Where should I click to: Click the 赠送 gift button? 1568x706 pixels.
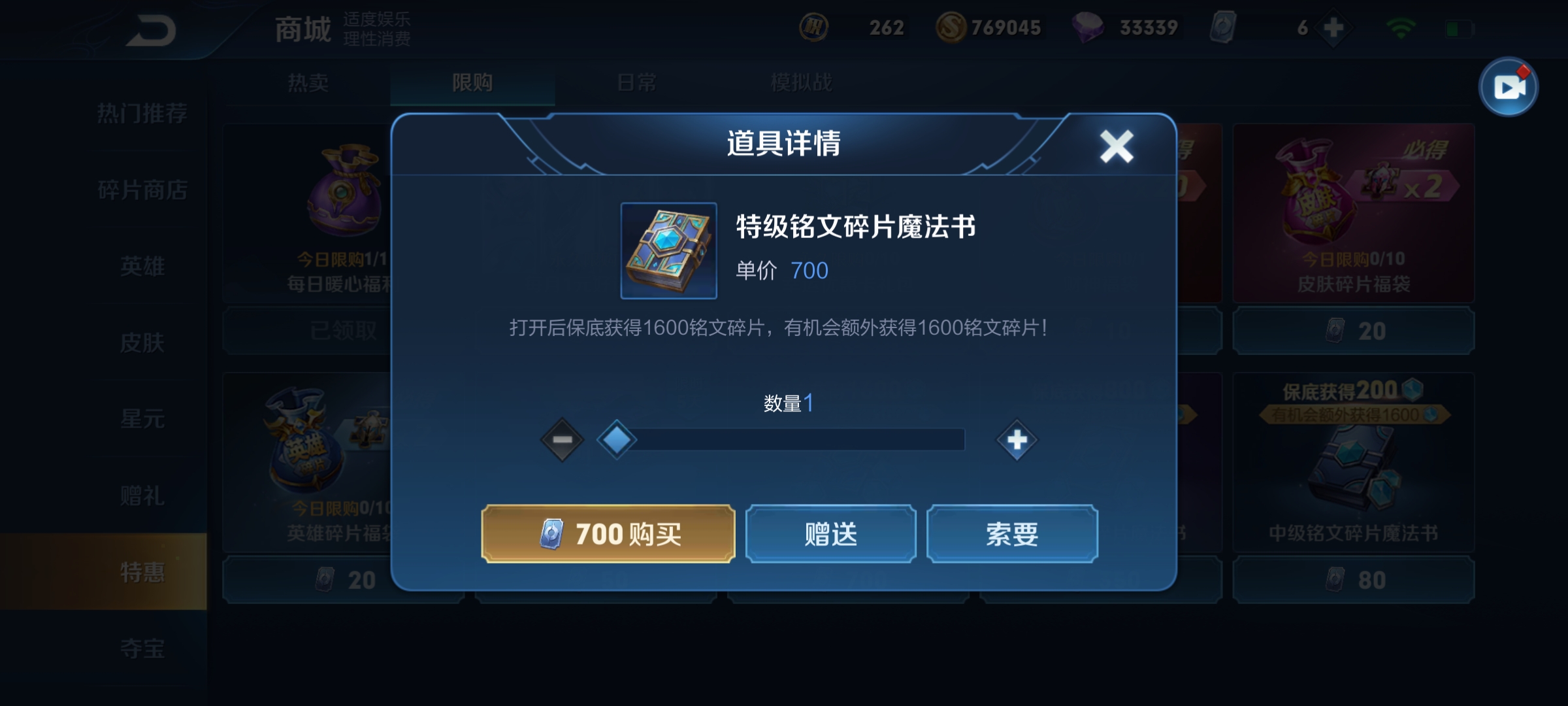831,534
